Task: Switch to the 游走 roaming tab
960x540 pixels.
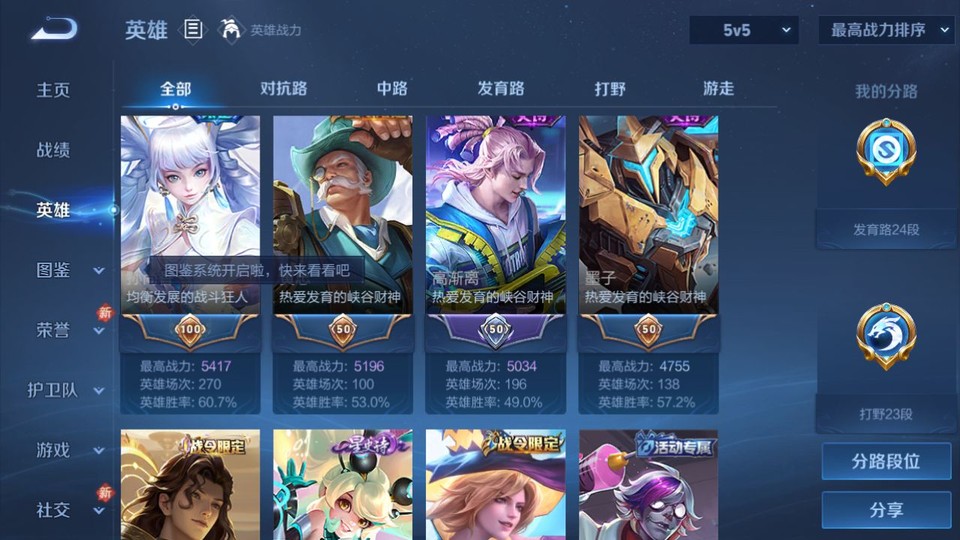Action: click(718, 88)
